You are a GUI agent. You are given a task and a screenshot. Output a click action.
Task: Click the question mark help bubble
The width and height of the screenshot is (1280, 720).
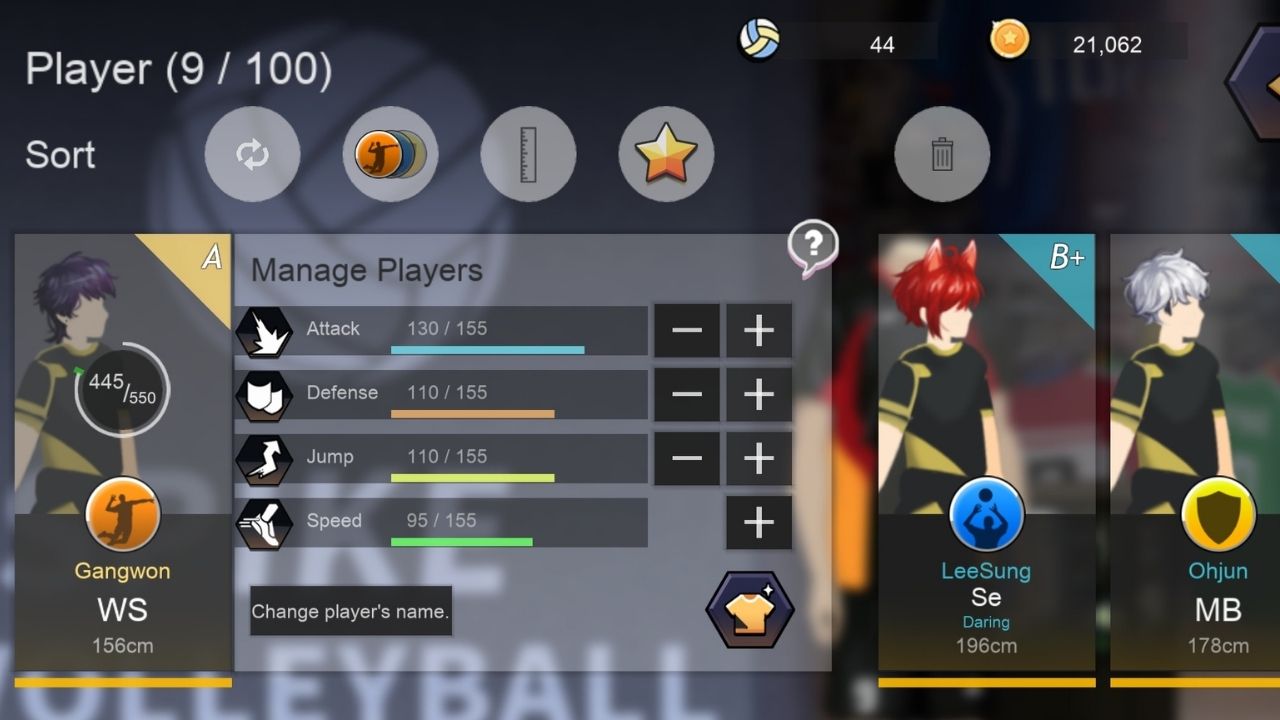click(812, 243)
